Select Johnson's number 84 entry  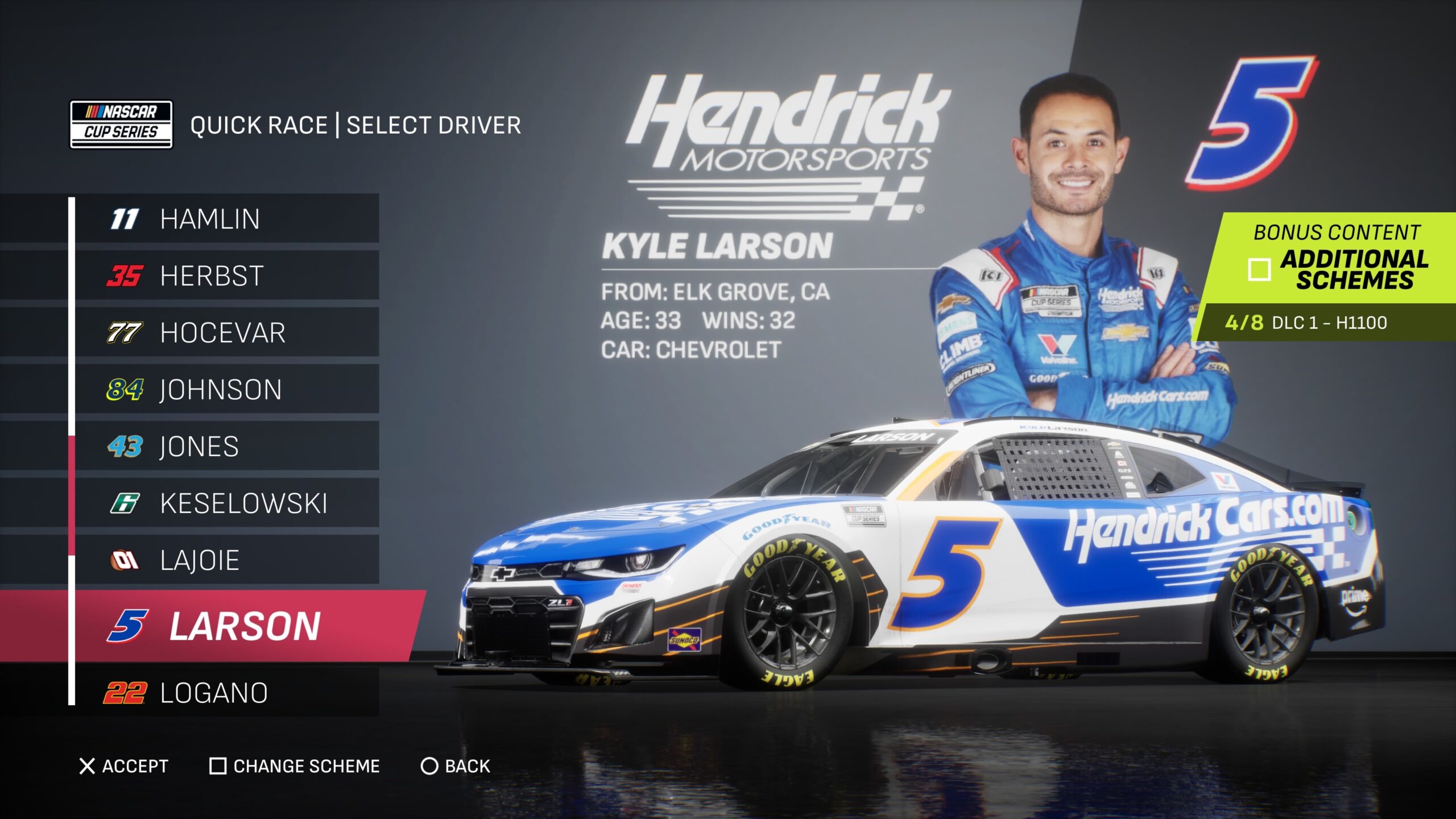pos(227,390)
